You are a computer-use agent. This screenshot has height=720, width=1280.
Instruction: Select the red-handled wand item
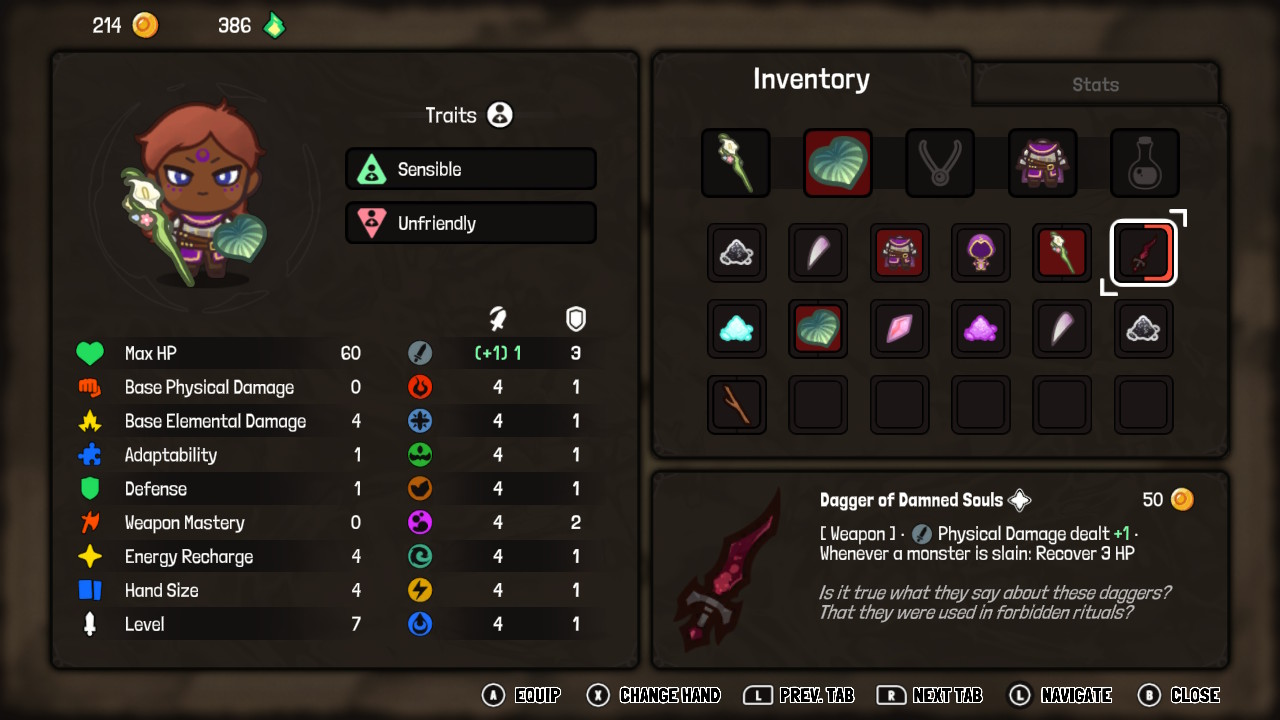click(1061, 253)
